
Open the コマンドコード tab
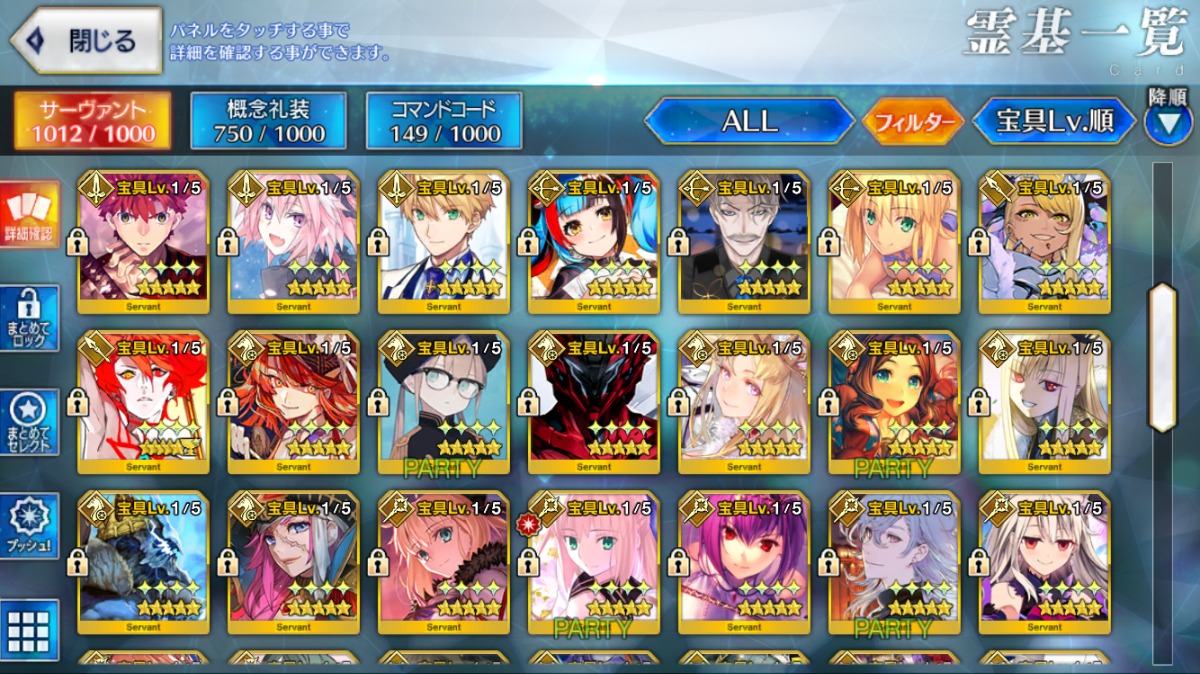(444, 121)
